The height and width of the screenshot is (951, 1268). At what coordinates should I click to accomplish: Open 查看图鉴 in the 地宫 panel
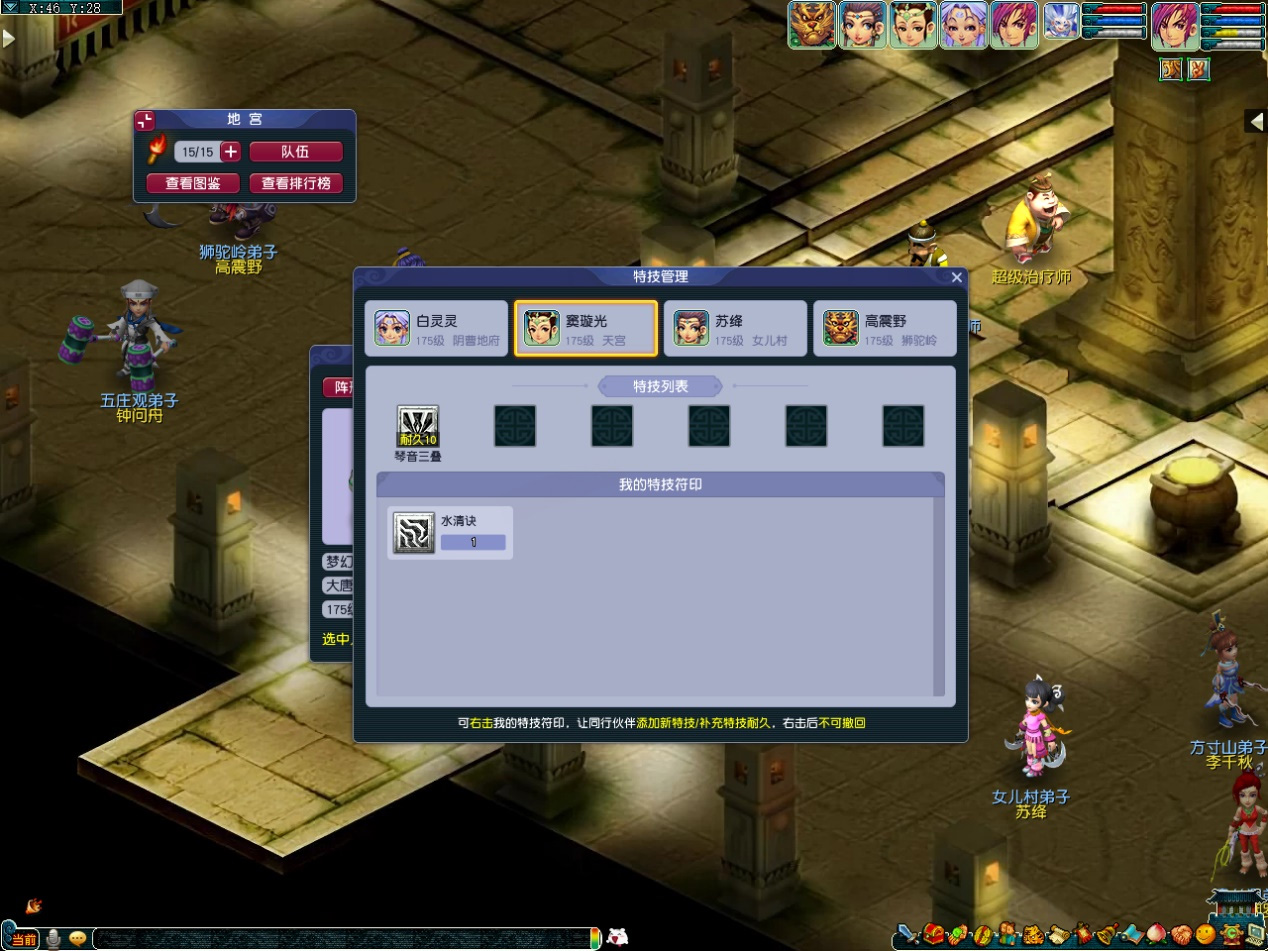pos(193,184)
